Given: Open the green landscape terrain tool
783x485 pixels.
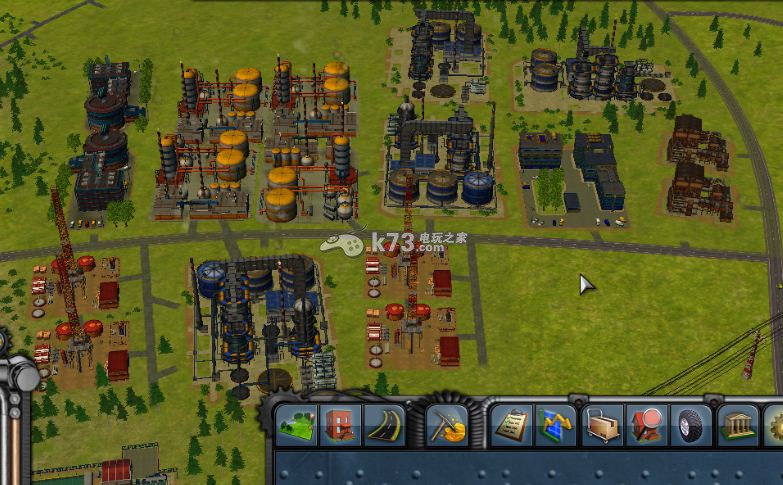Looking at the screenshot, I should click(296, 425).
